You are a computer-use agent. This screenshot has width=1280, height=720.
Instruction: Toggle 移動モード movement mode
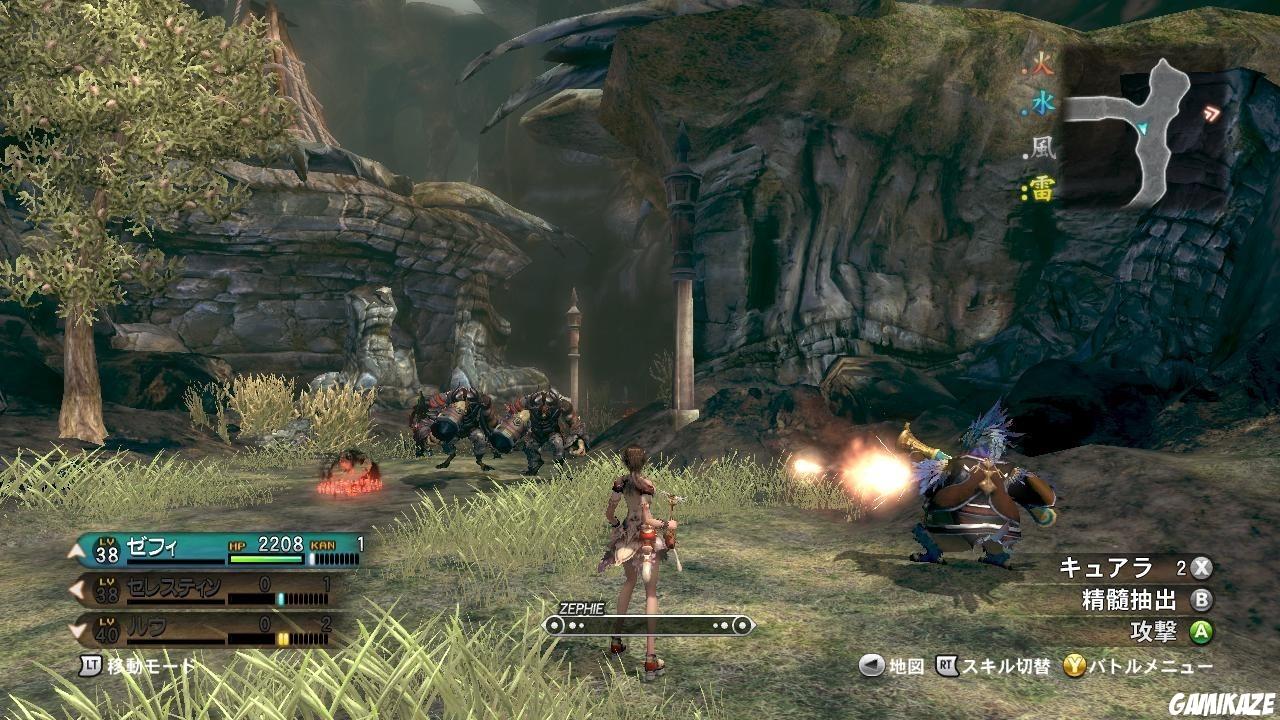coord(138,665)
